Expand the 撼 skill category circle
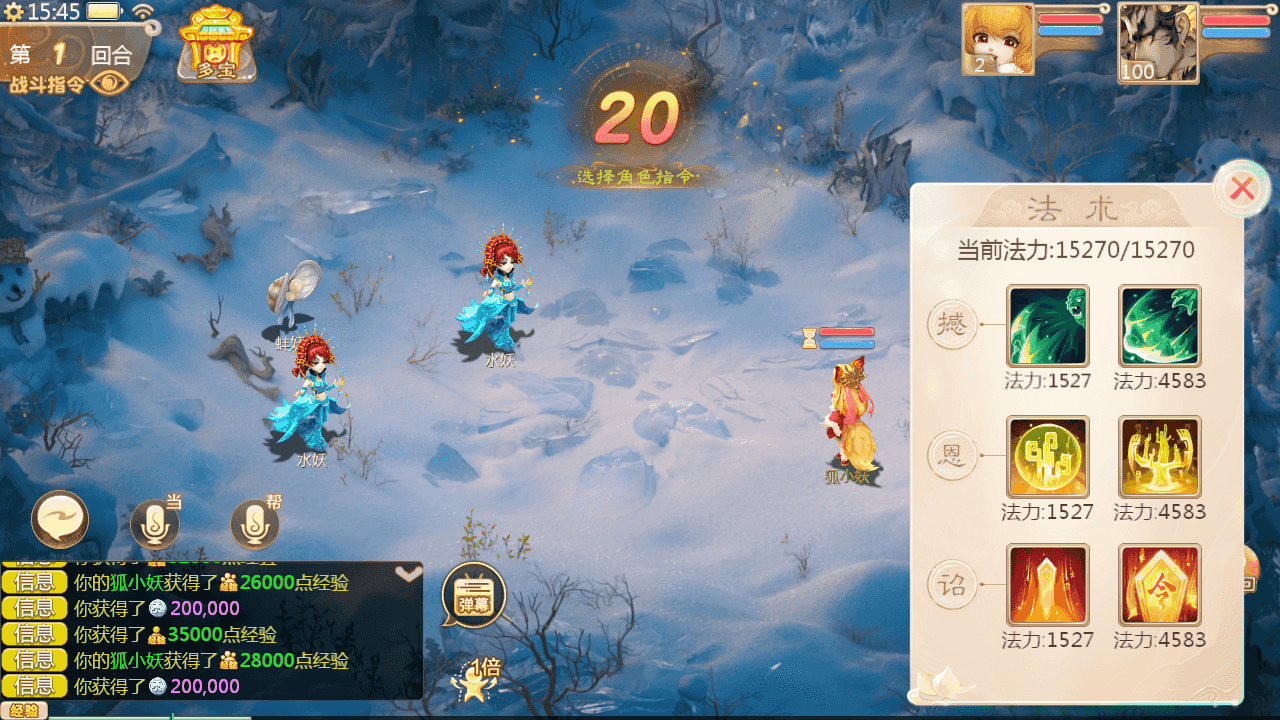 [x=951, y=326]
